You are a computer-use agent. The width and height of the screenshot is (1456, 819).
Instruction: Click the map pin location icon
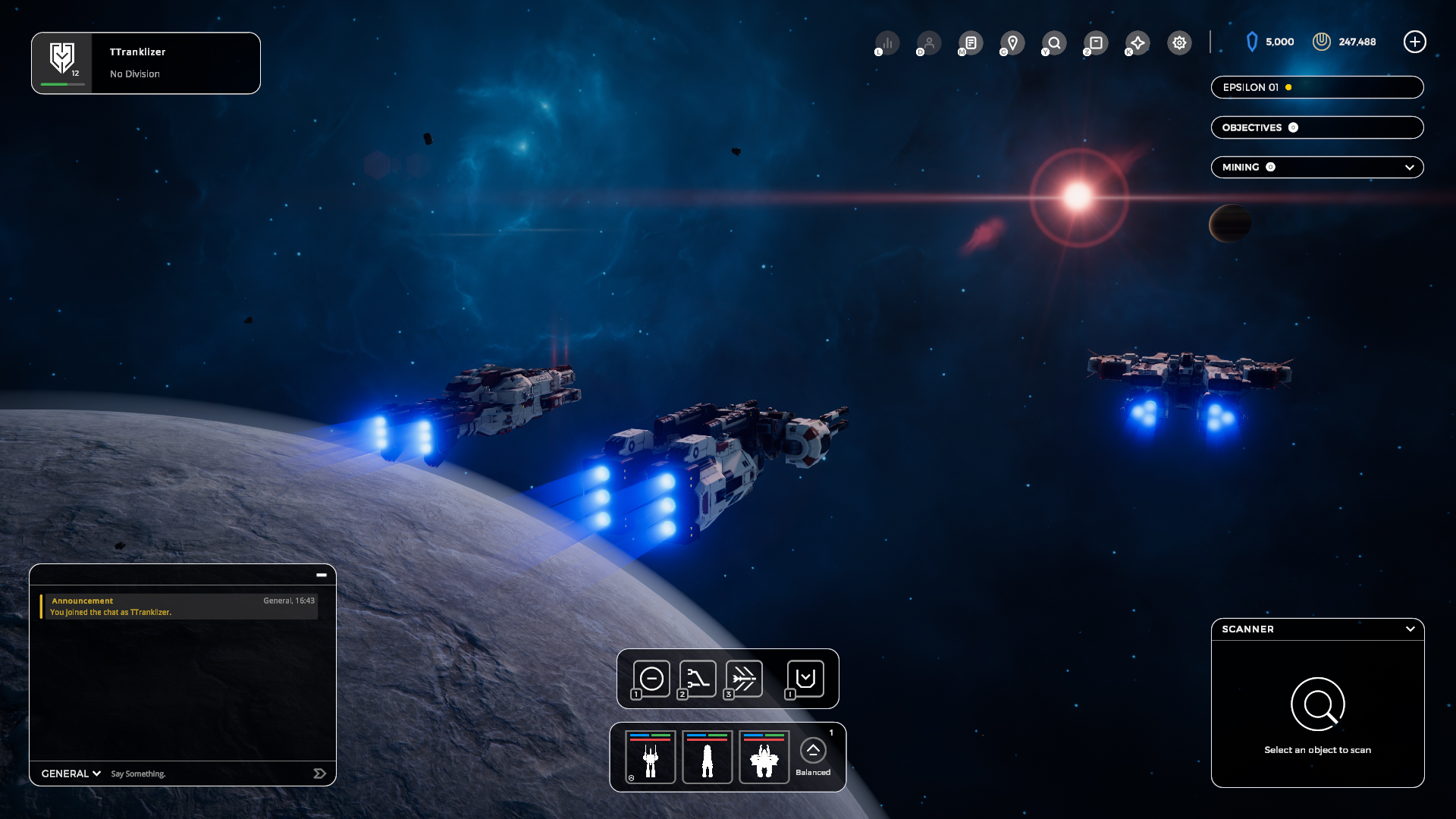(1012, 42)
